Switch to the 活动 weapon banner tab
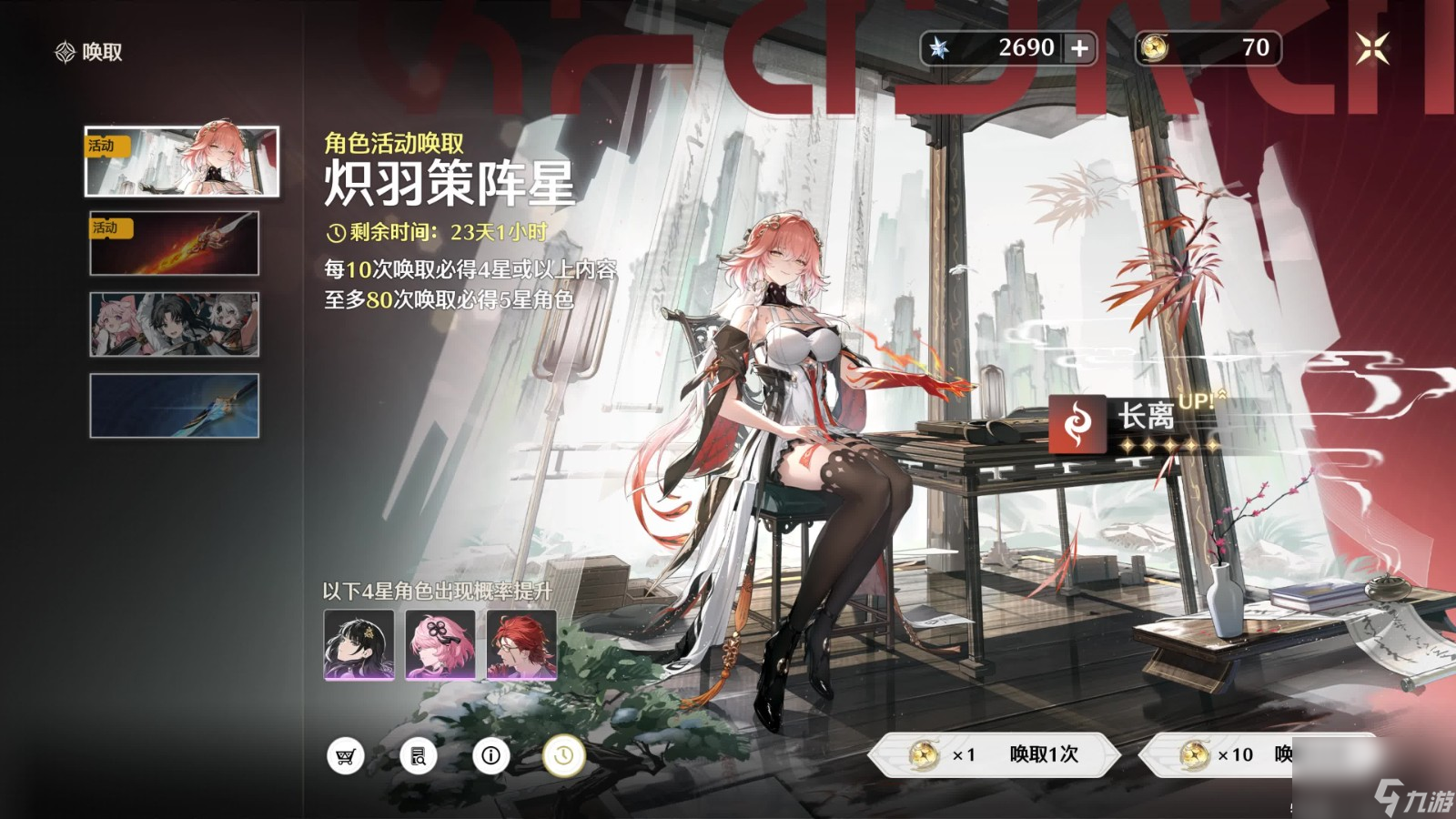1456x819 pixels. coord(175,243)
